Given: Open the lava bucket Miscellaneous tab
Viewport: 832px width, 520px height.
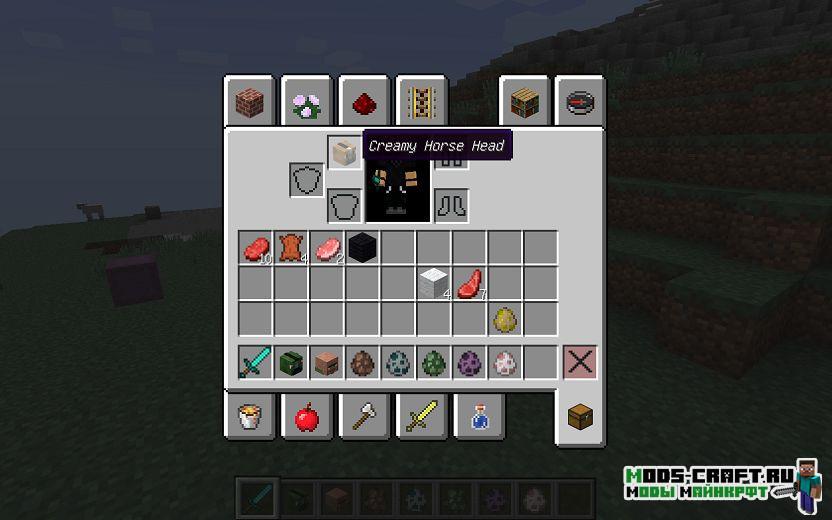Looking at the screenshot, I should 249,416.
